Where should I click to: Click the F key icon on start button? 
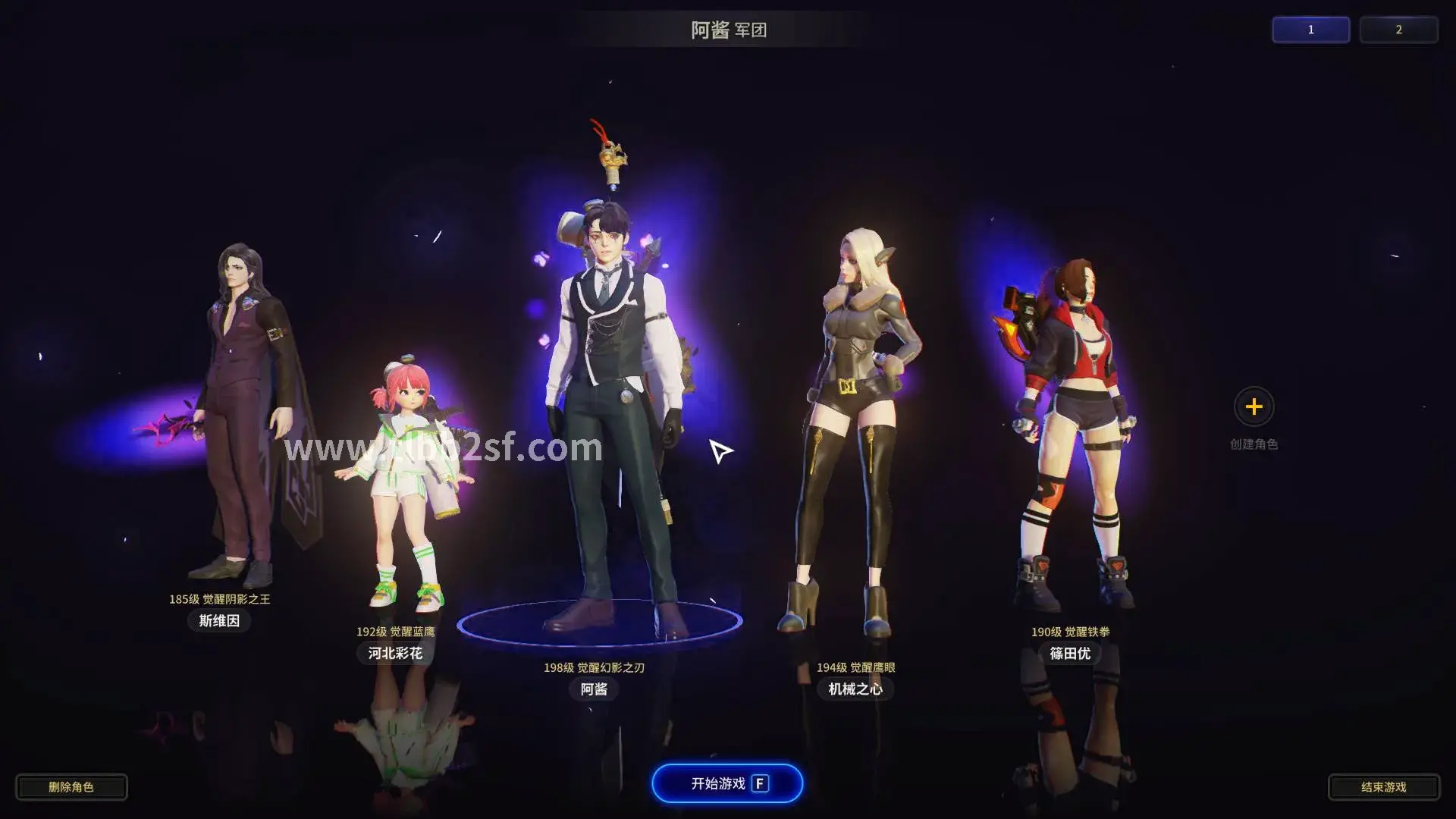click(x=761, y=783)
